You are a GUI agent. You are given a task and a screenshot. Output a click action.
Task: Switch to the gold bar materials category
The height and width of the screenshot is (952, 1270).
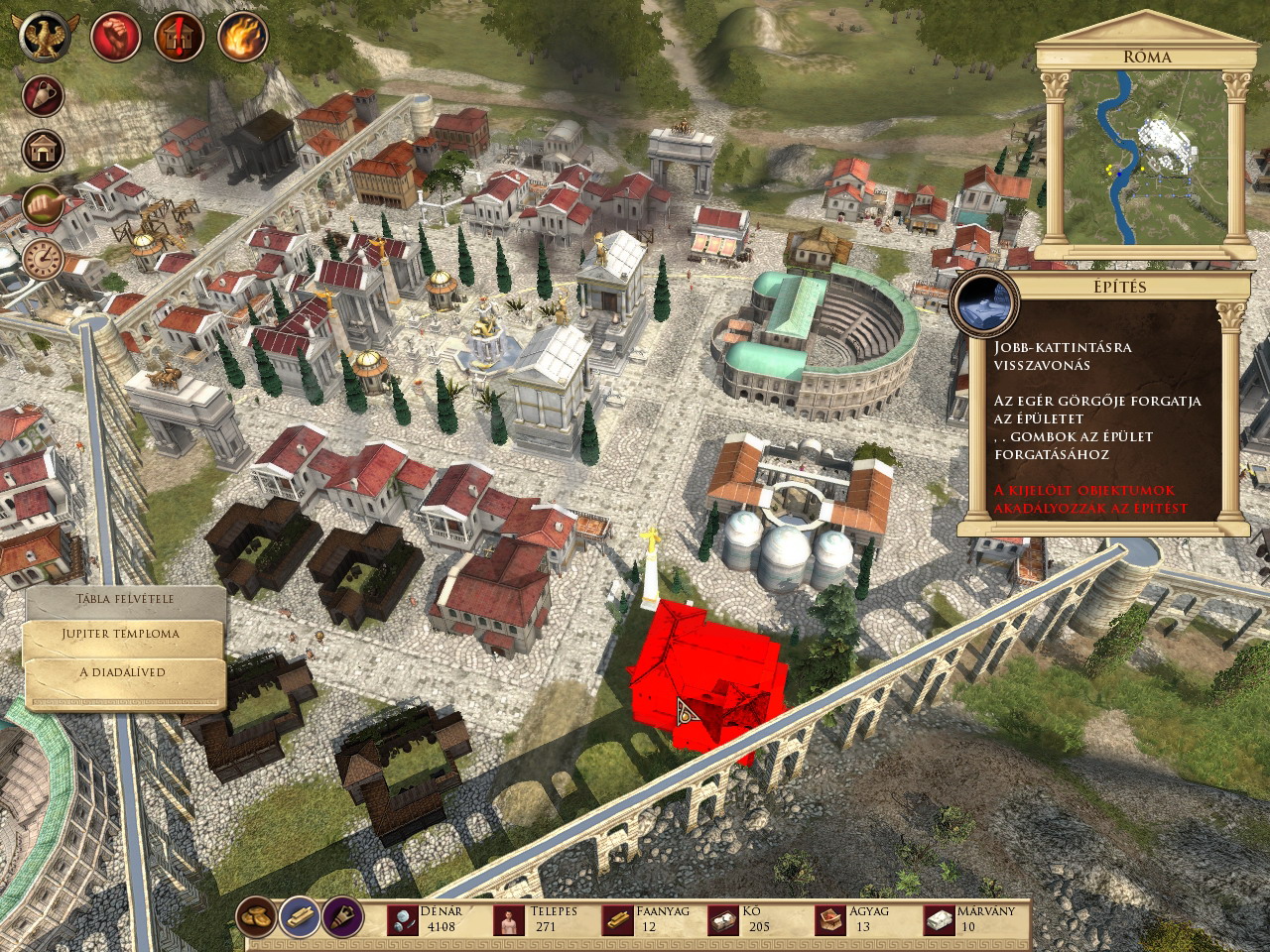300,917
